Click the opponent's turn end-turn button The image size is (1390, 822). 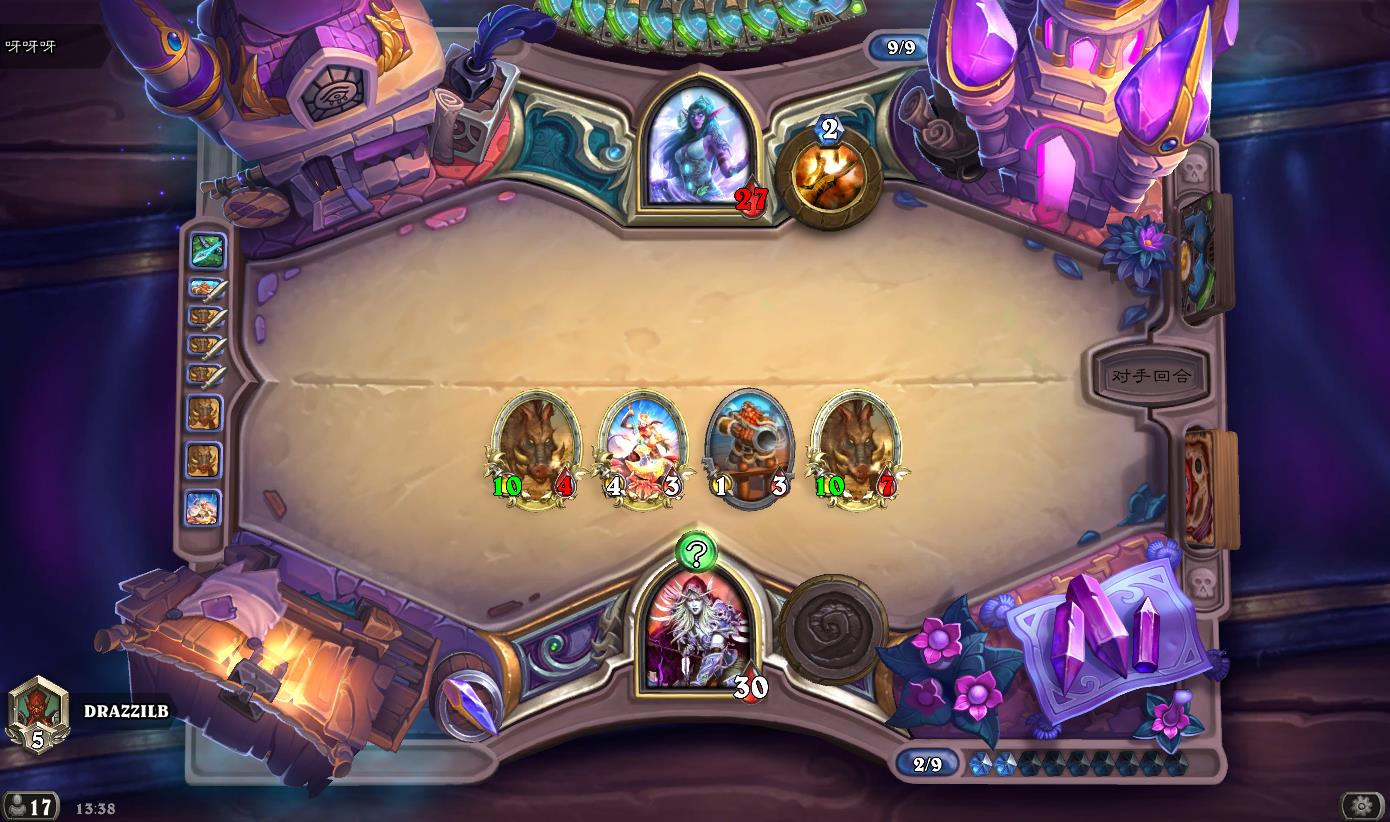[1151, 376]
